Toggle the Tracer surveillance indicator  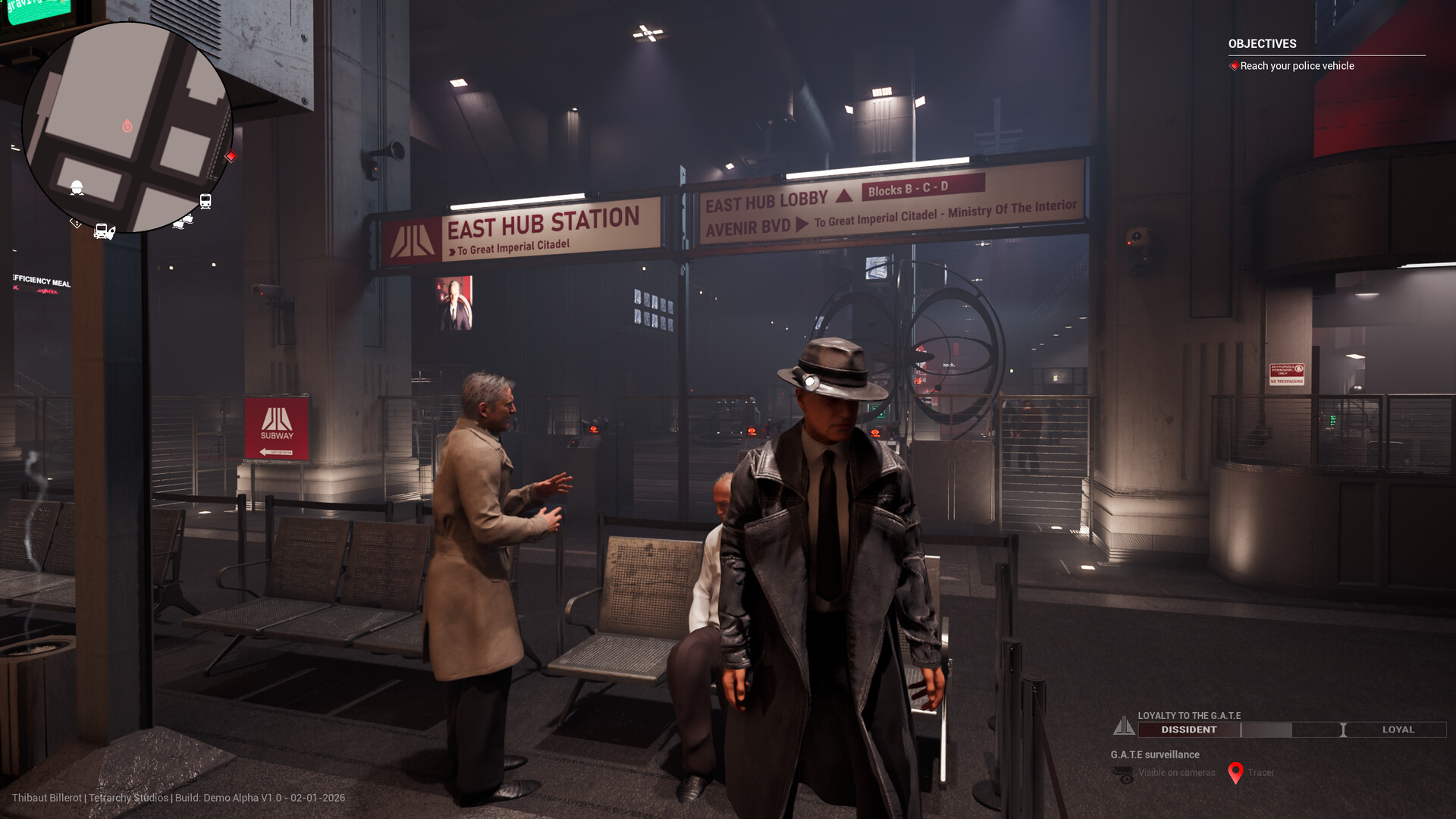(1263, 773)
